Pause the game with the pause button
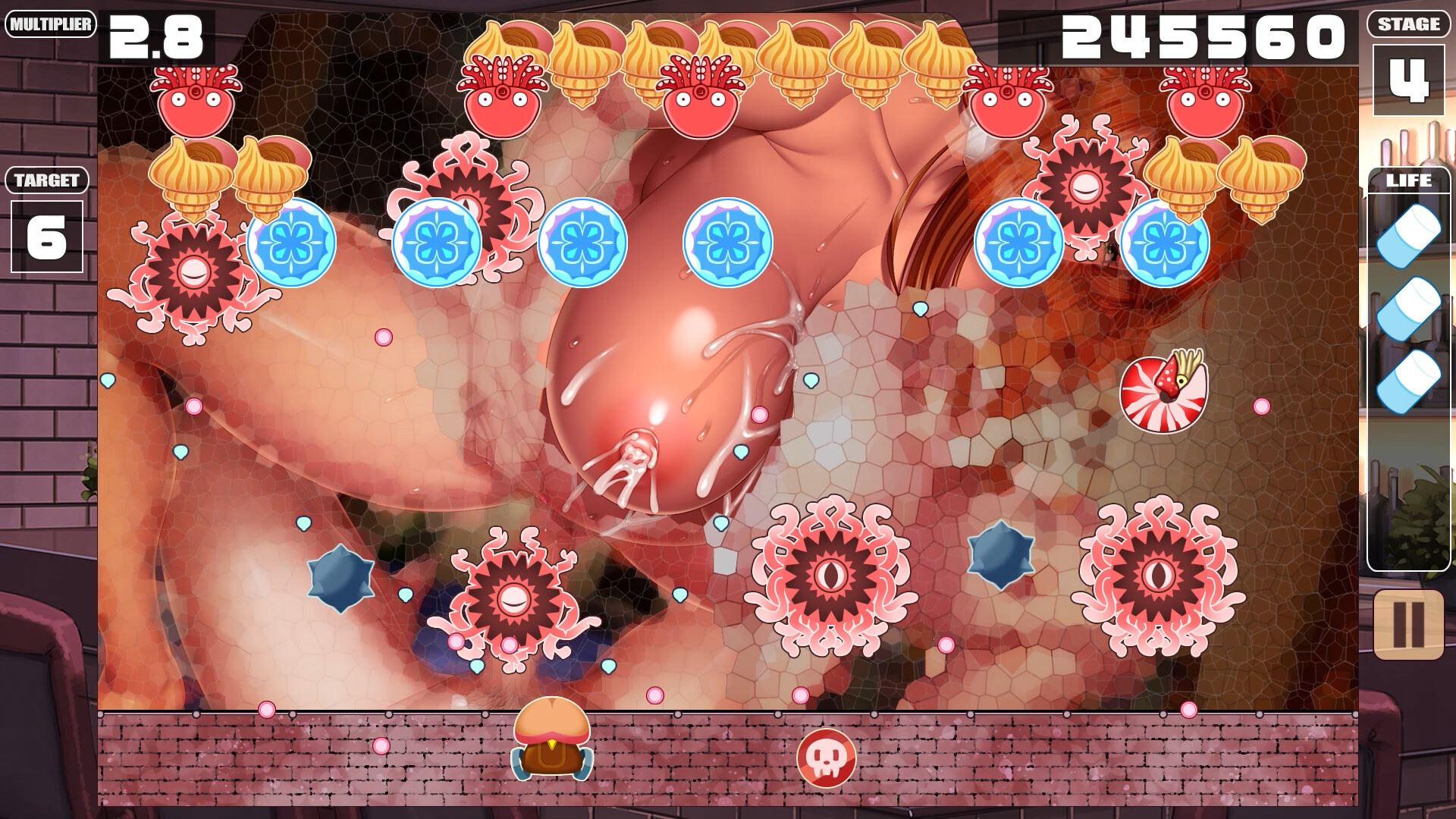Viewport: 1456px width, 819px height. (x=1408, y=624)
